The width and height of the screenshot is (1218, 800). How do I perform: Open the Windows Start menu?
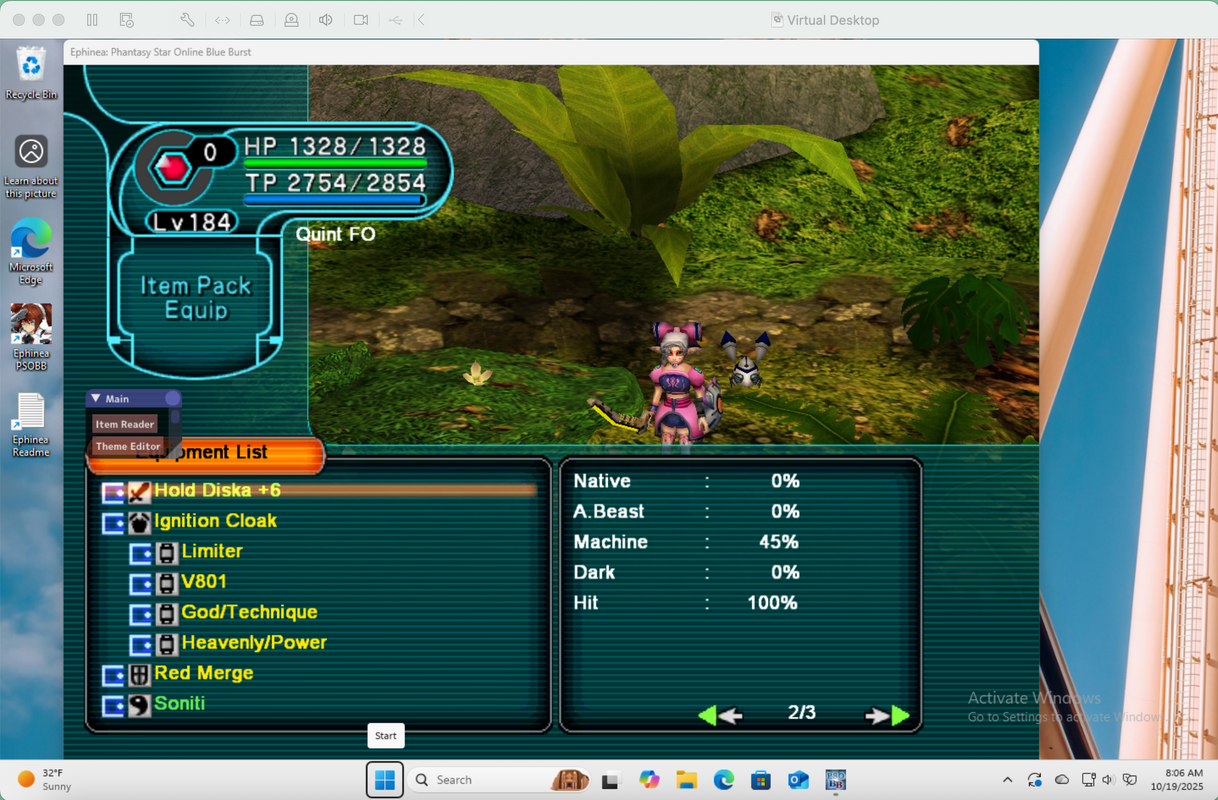coord(385,780)
